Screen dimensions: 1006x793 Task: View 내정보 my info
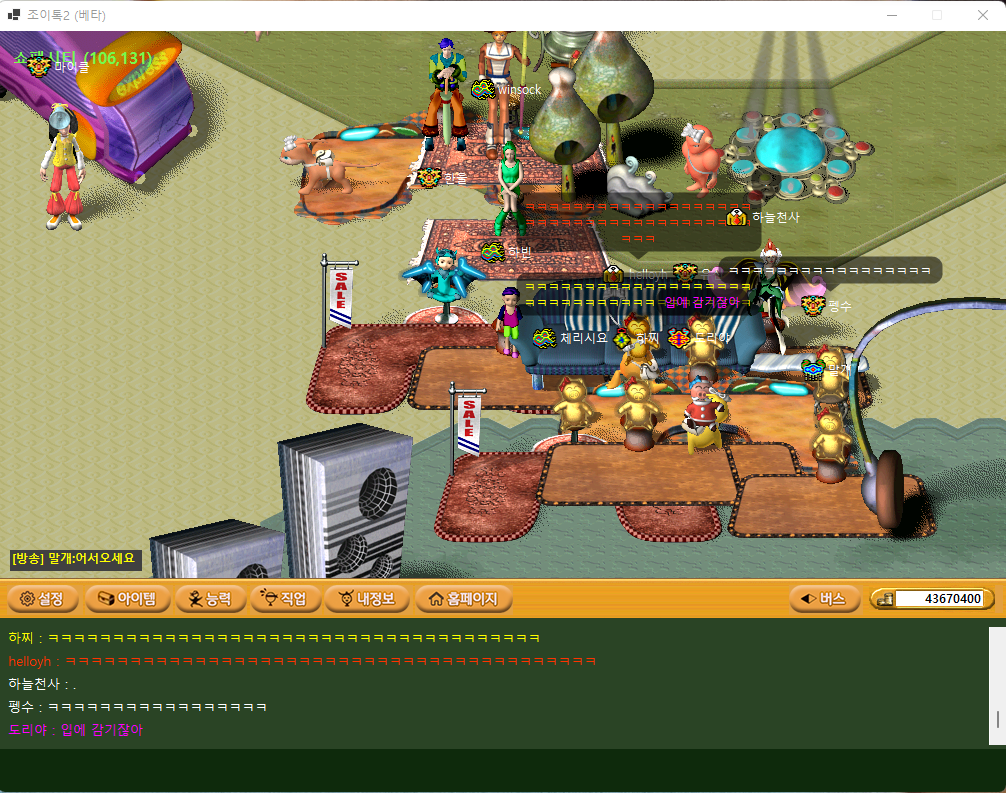click(368, 599)
